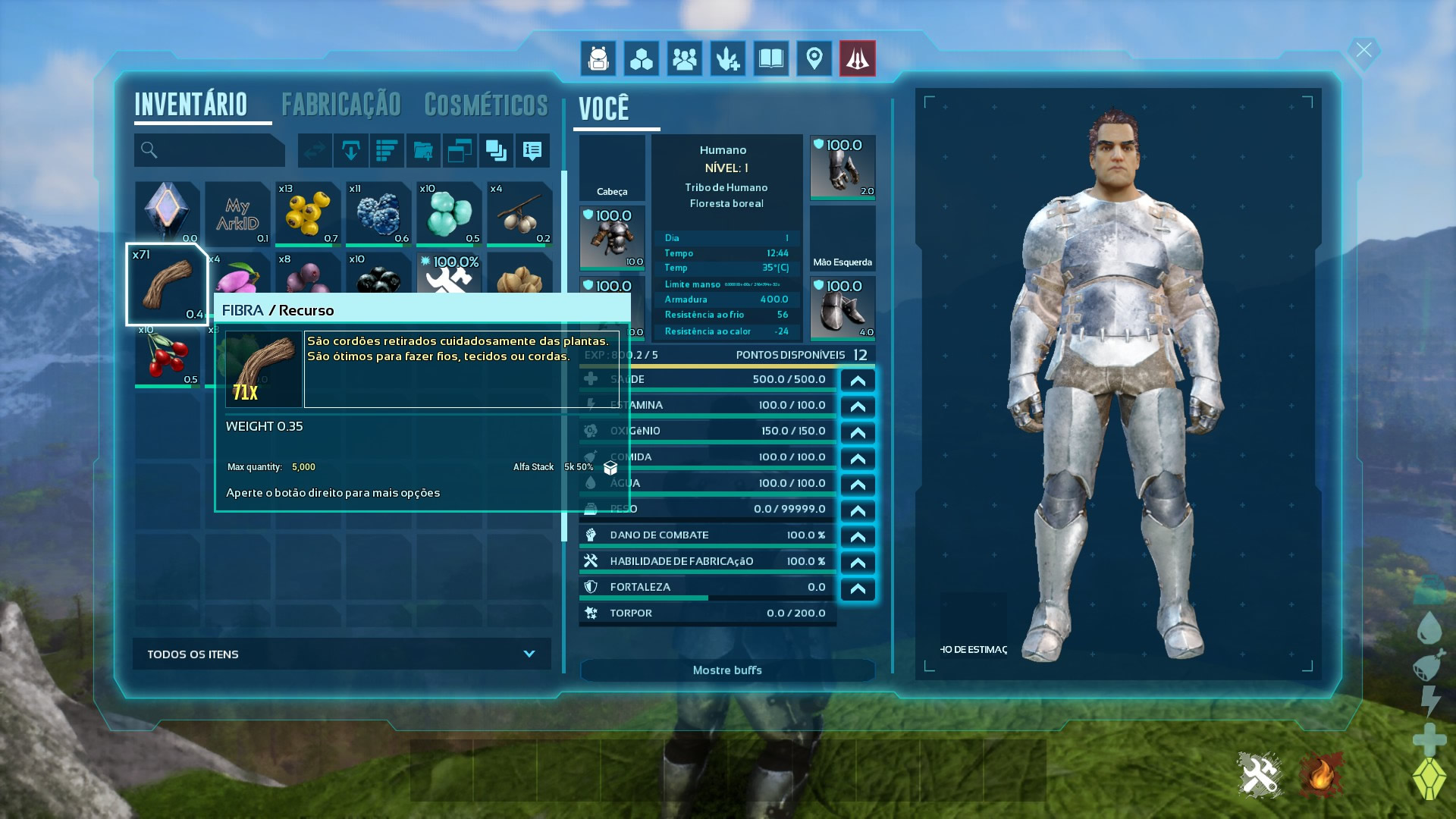1456x819 pixels.
Task: Open the map pin menu tab
Action: [814, 58]
